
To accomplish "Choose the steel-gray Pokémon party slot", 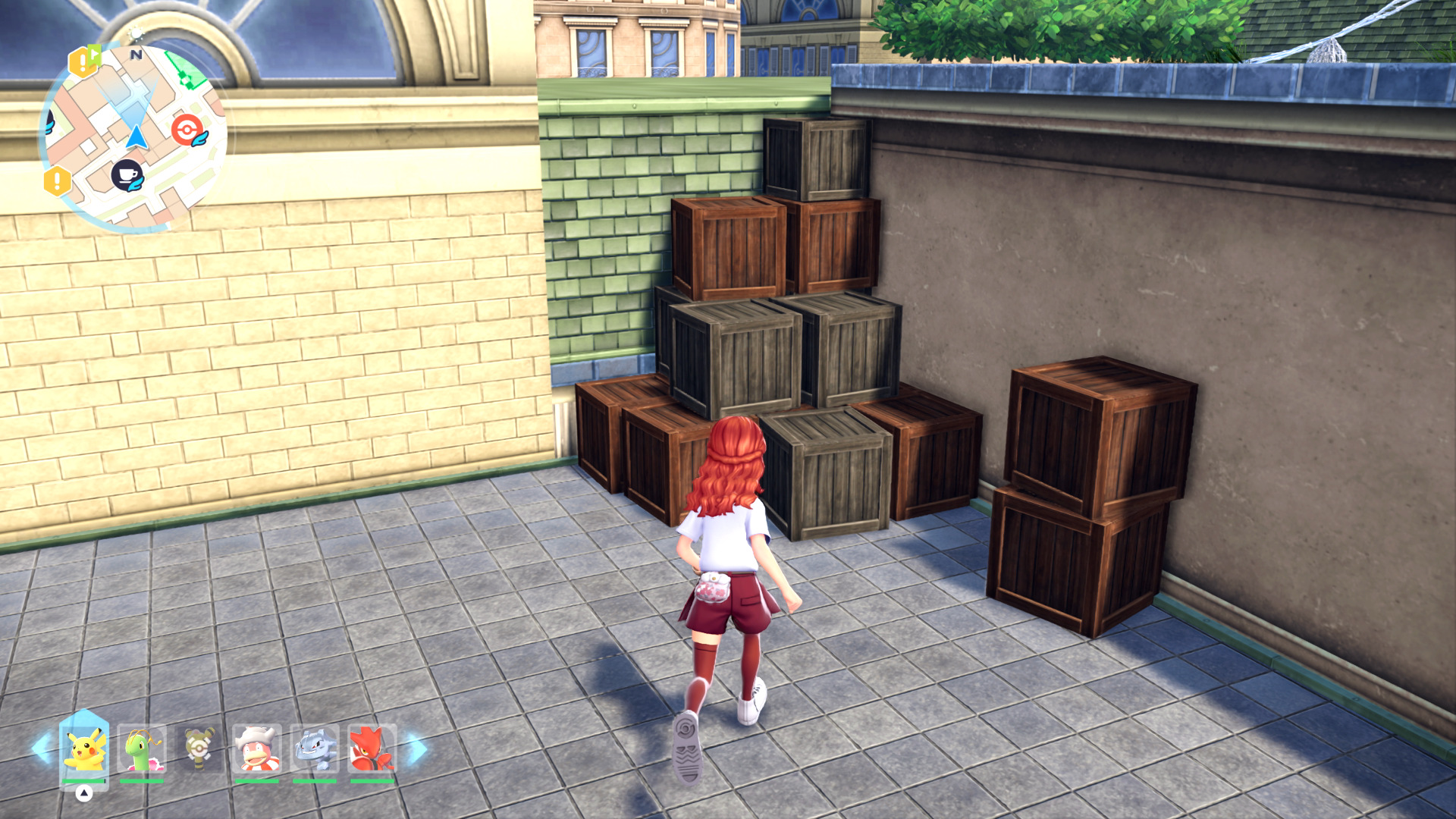I will pyautogui.click(x=314, y=748).
